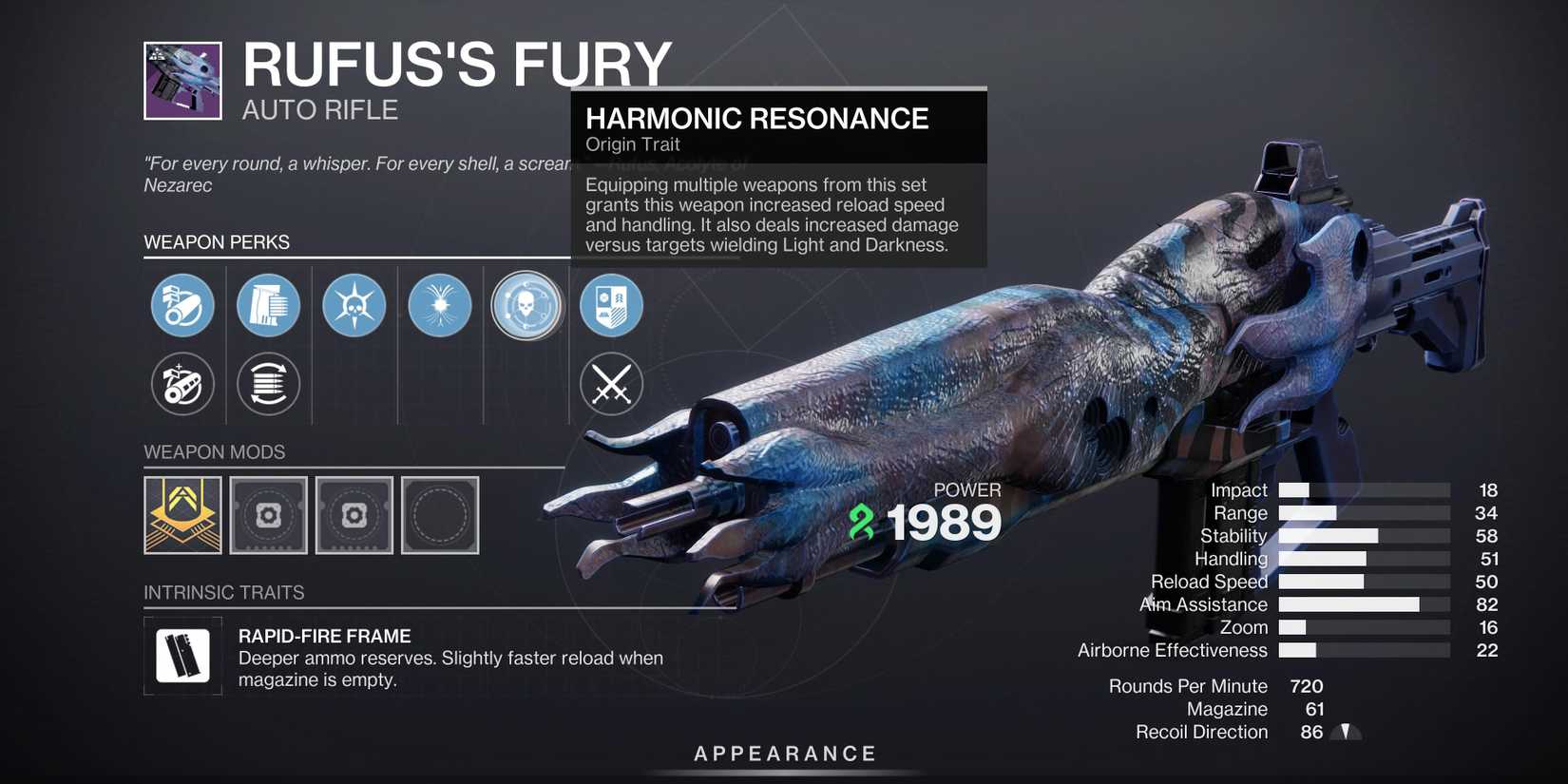The width and height of the screenshot is (1568, 784).
Task: Click the second empty weapon mod socket
Action: (x=268, y=515)
